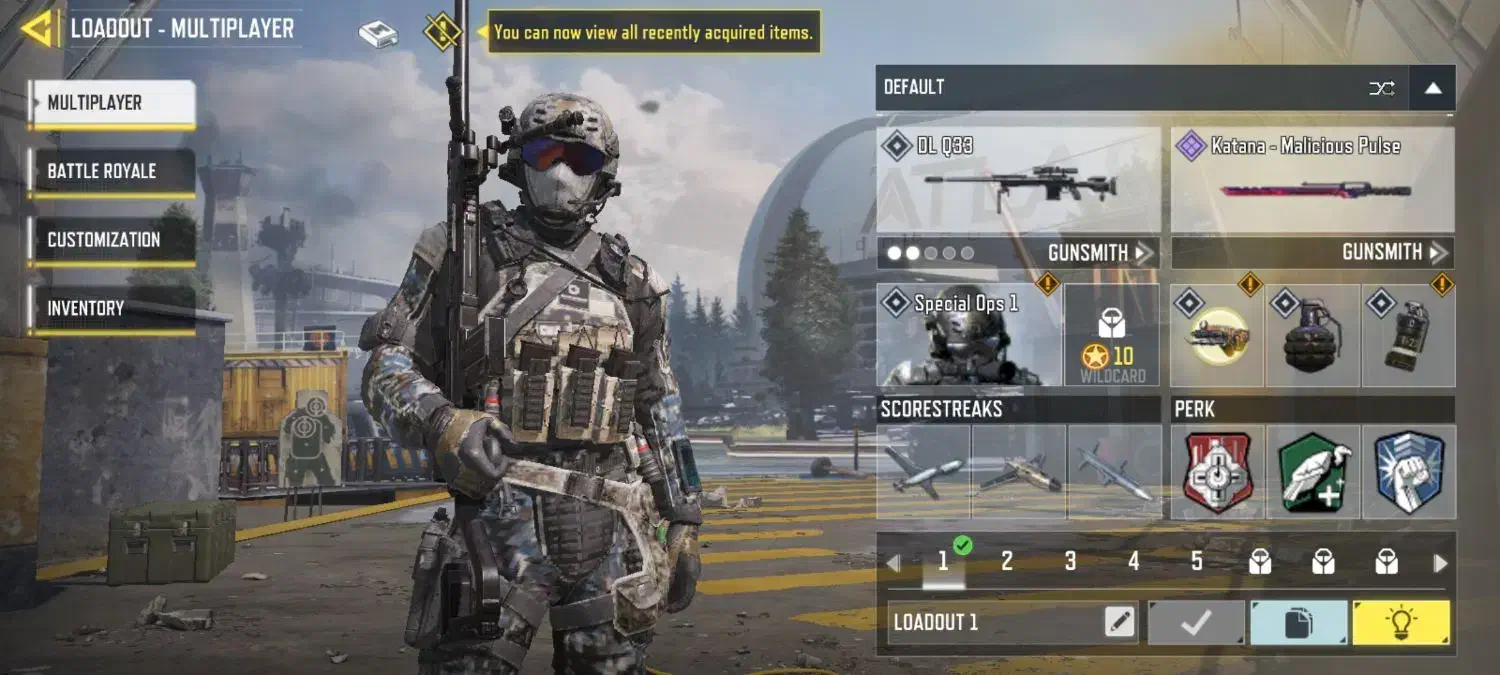The image size is (1500, 675).
Task: Rename Loadout 1 with the pencil icon
Action: [1120, 623]
